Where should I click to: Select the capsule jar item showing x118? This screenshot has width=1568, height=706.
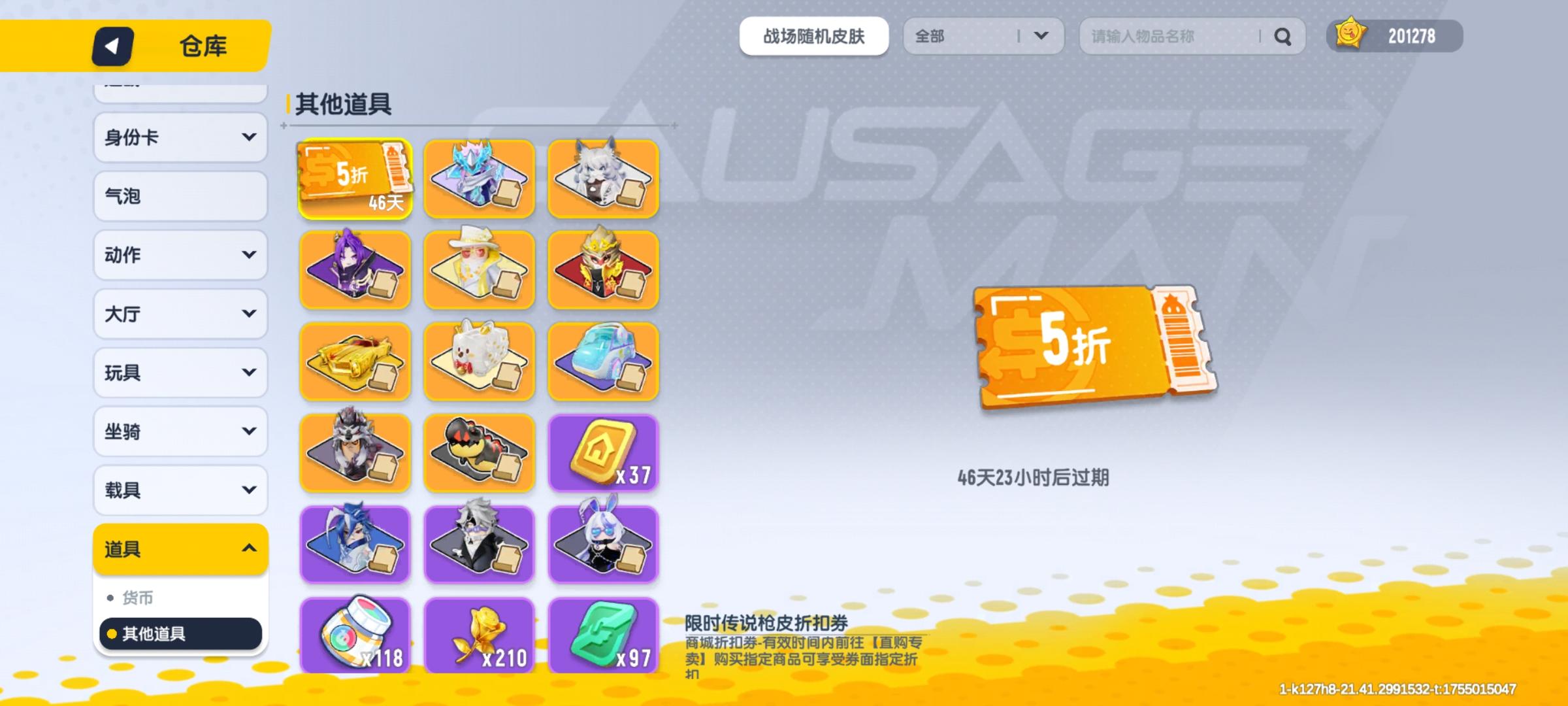click(355, 636)
